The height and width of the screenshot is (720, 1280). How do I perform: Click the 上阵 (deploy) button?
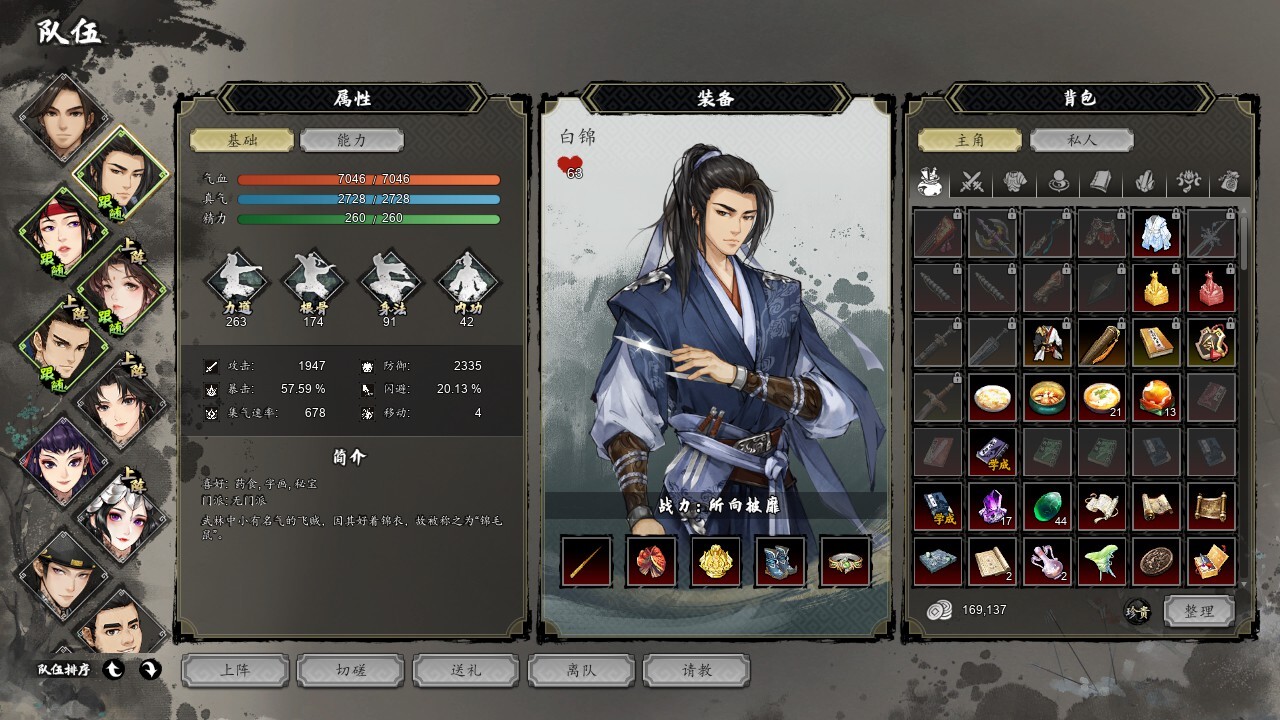click(235, 670)
